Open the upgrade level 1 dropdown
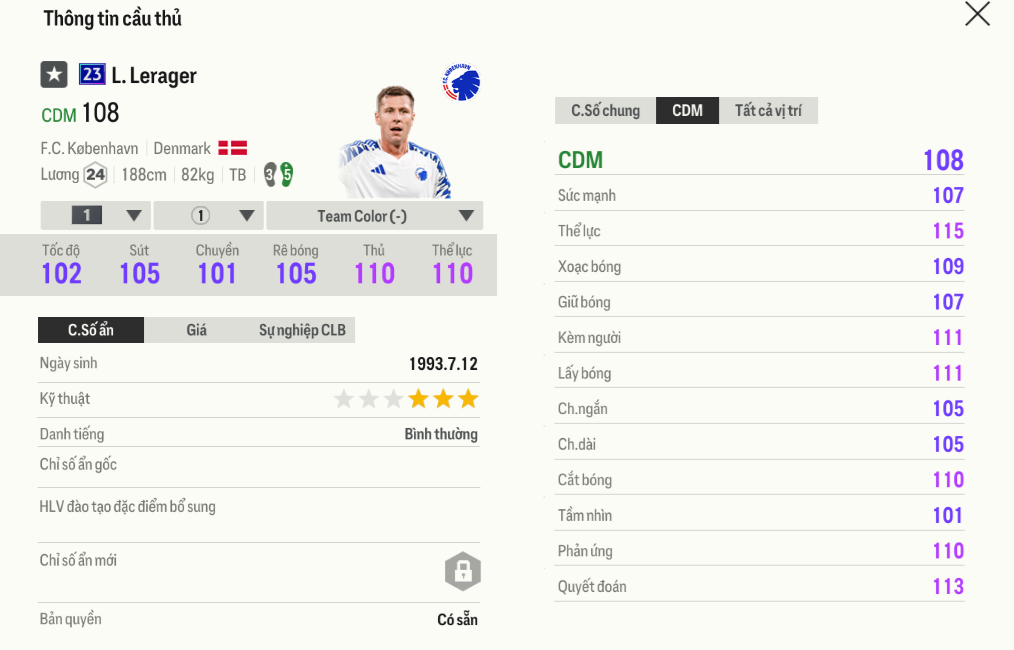This screenshot has width=1014, height=650. pyautogui.click(x=96, y=216)
